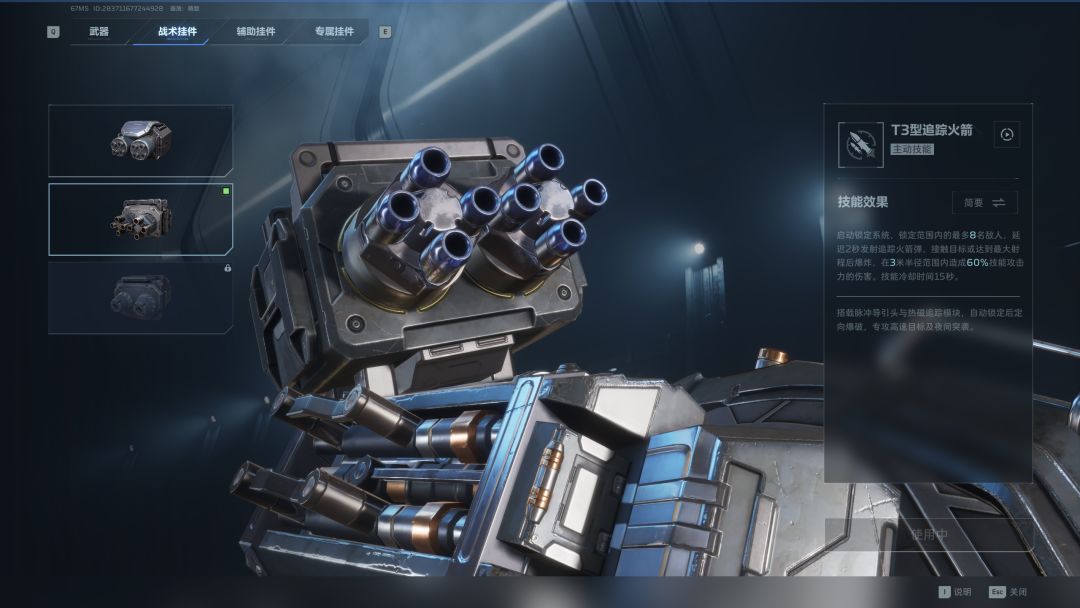Viewport: 1080px width, 608px height.
Task: Open the 说明 help info
Action: coord(954,591)
